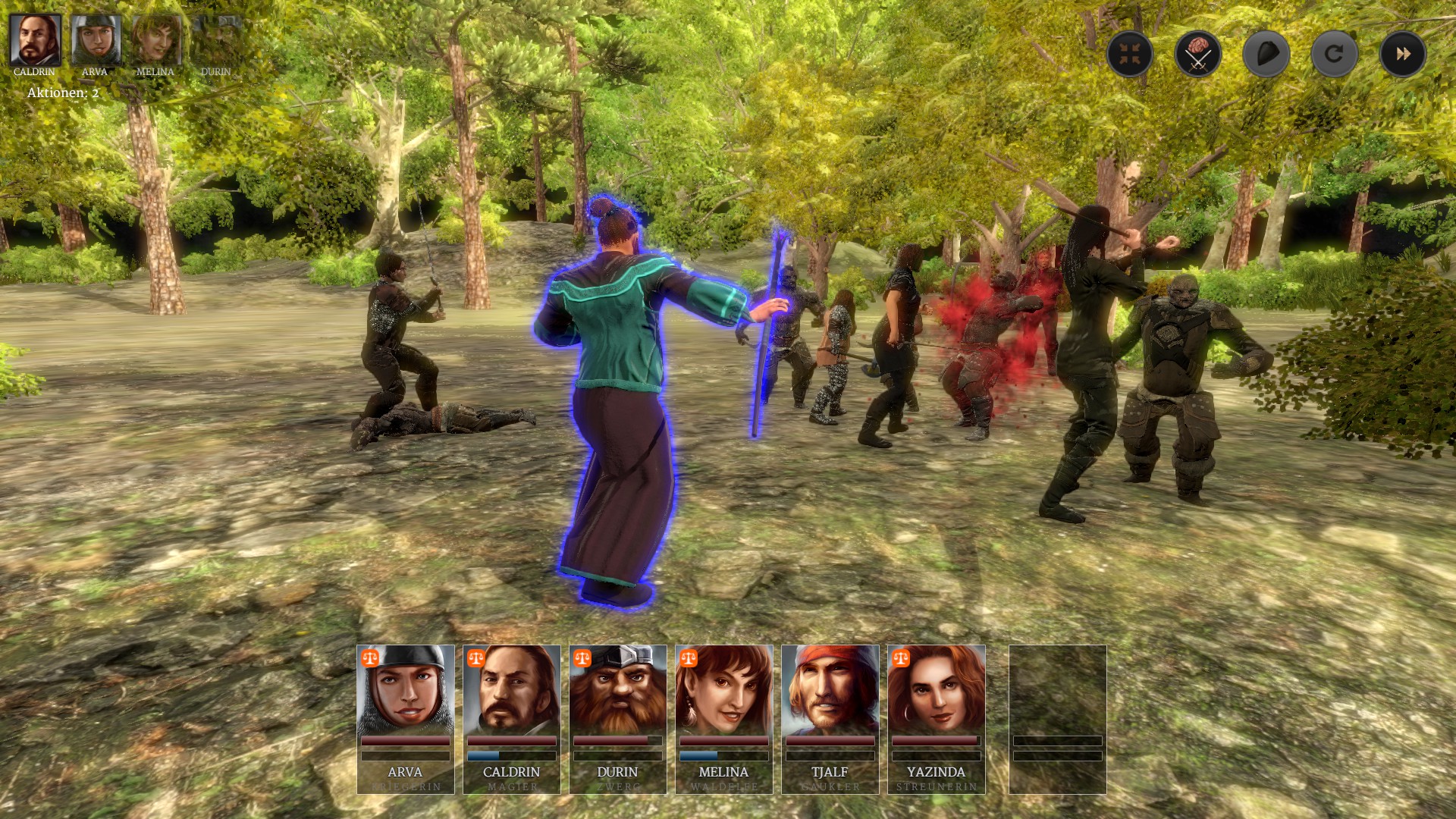
Task: Activate the fast-forward button
Action: 1402,54
